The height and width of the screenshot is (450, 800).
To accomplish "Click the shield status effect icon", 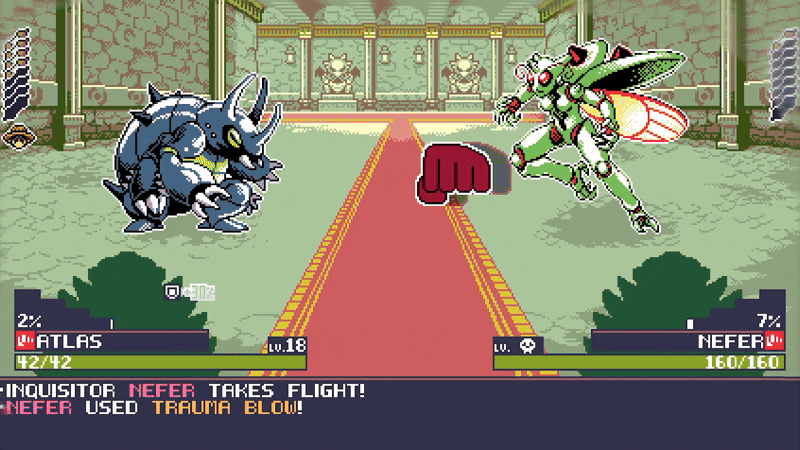I will coord(172,292).
